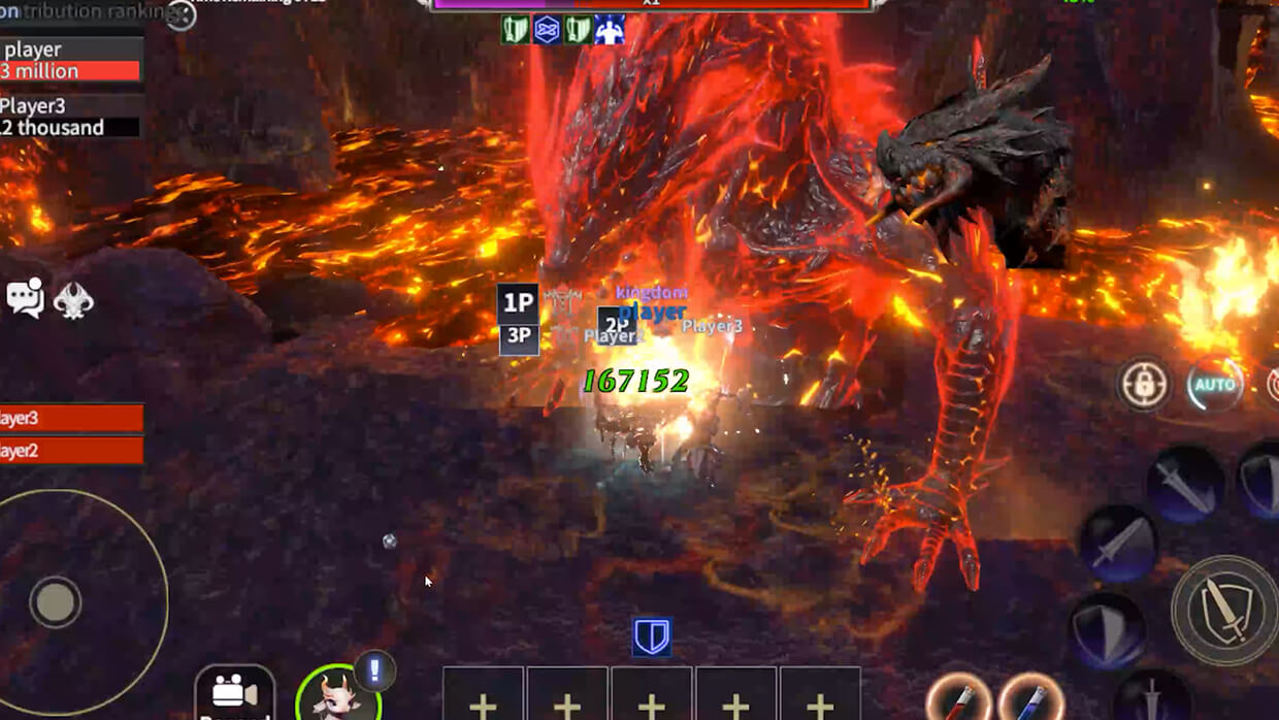Select Player2 in the red party list
Viewport: 1279px width, 720px height.
70,451
